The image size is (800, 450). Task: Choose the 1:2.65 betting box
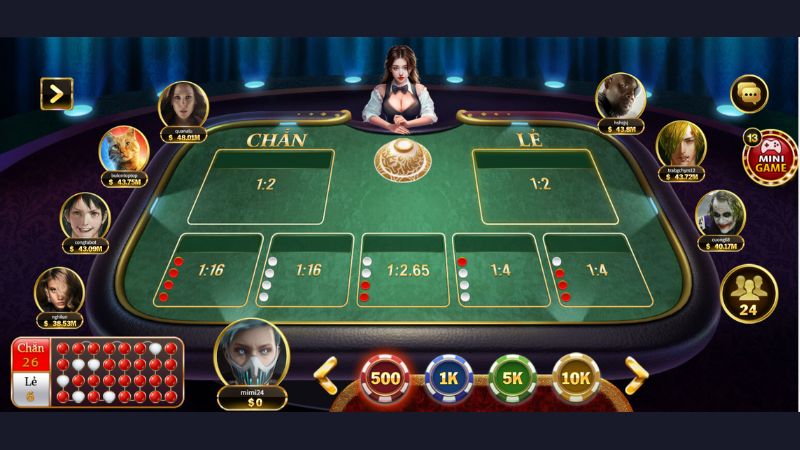coord(406,270)
